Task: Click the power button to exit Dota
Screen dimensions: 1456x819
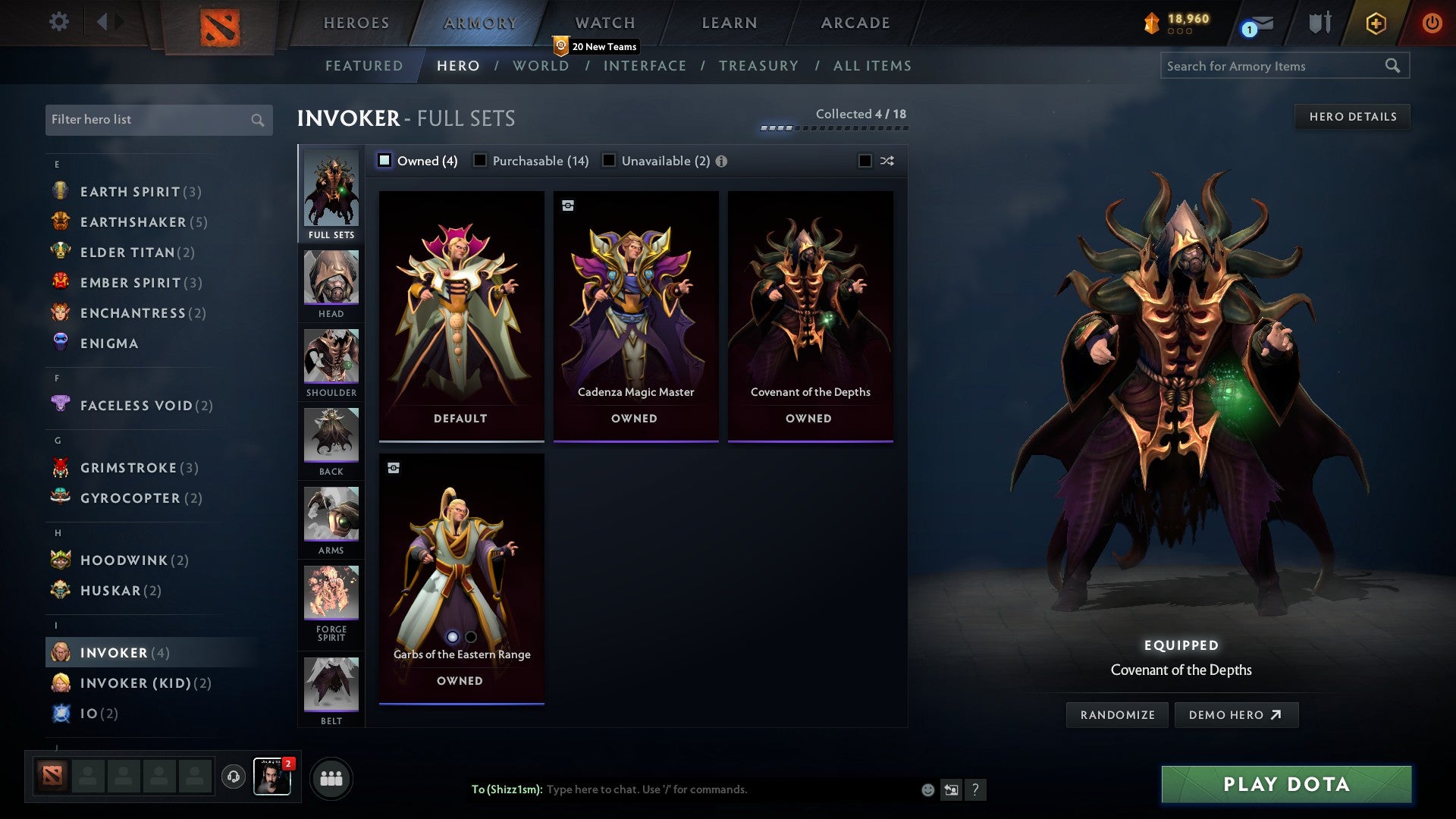Action: pyautogui.click(x=1432, y=23)
